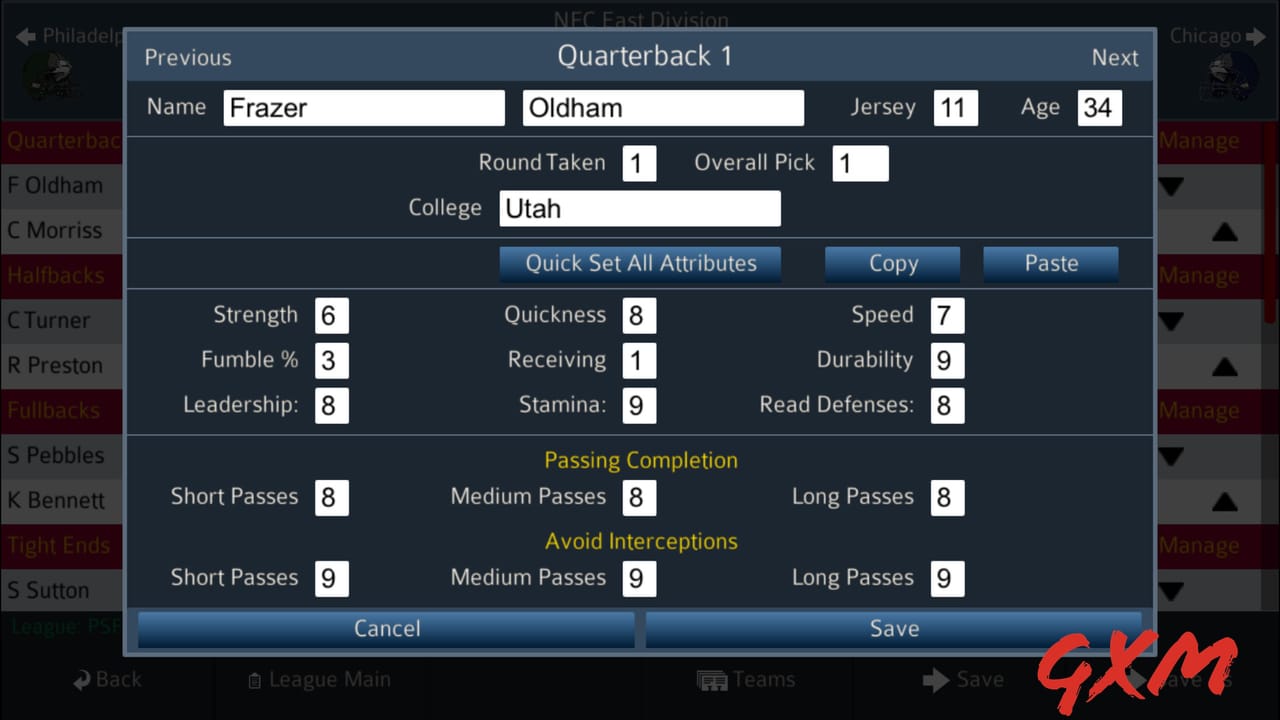Open the Teams screen icon
Screen dimensions: 1280x720
pos(713,679)
